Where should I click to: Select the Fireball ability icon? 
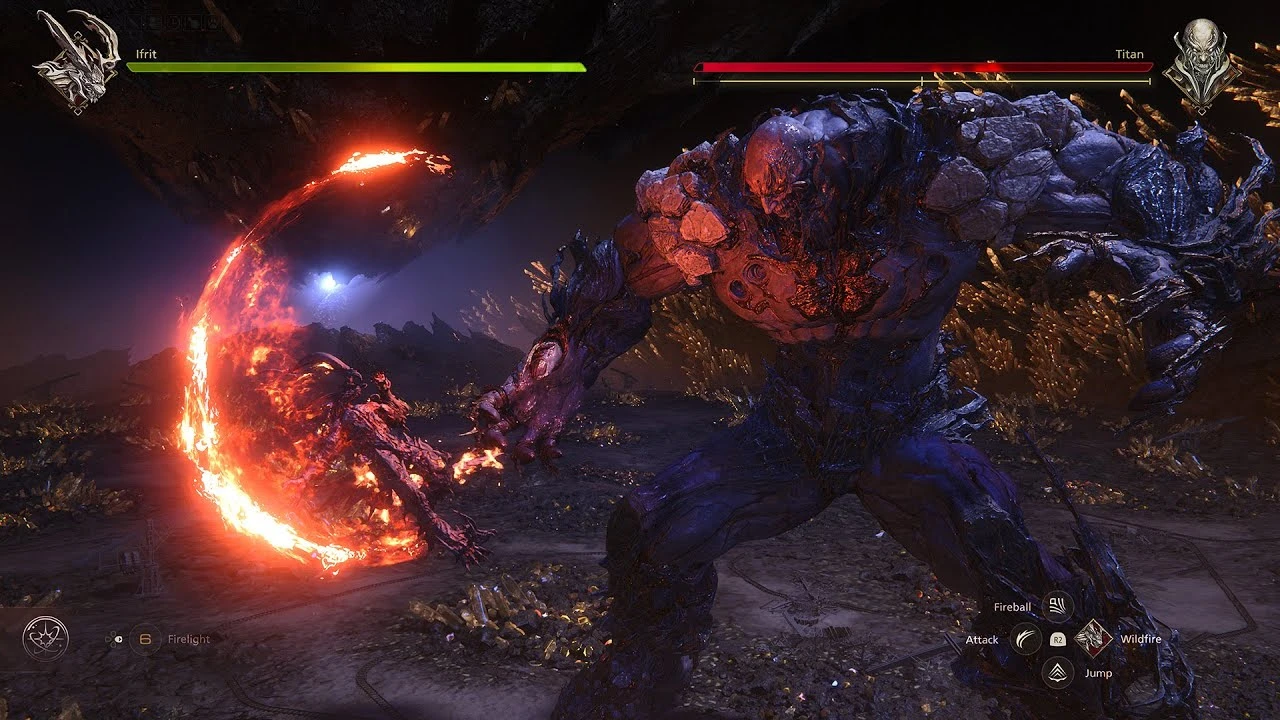tap(1057, 605)
